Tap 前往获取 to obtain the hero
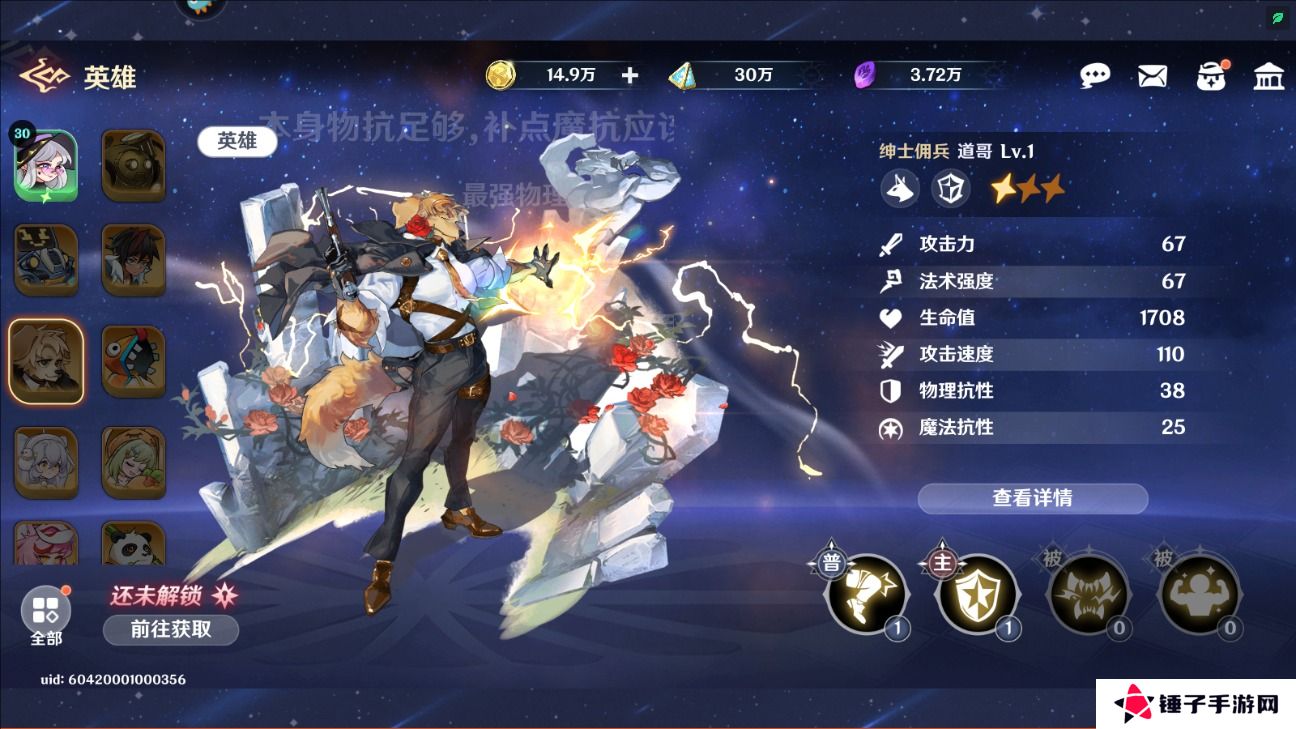This screenshot has height=729, width=1296. (170, 630)
